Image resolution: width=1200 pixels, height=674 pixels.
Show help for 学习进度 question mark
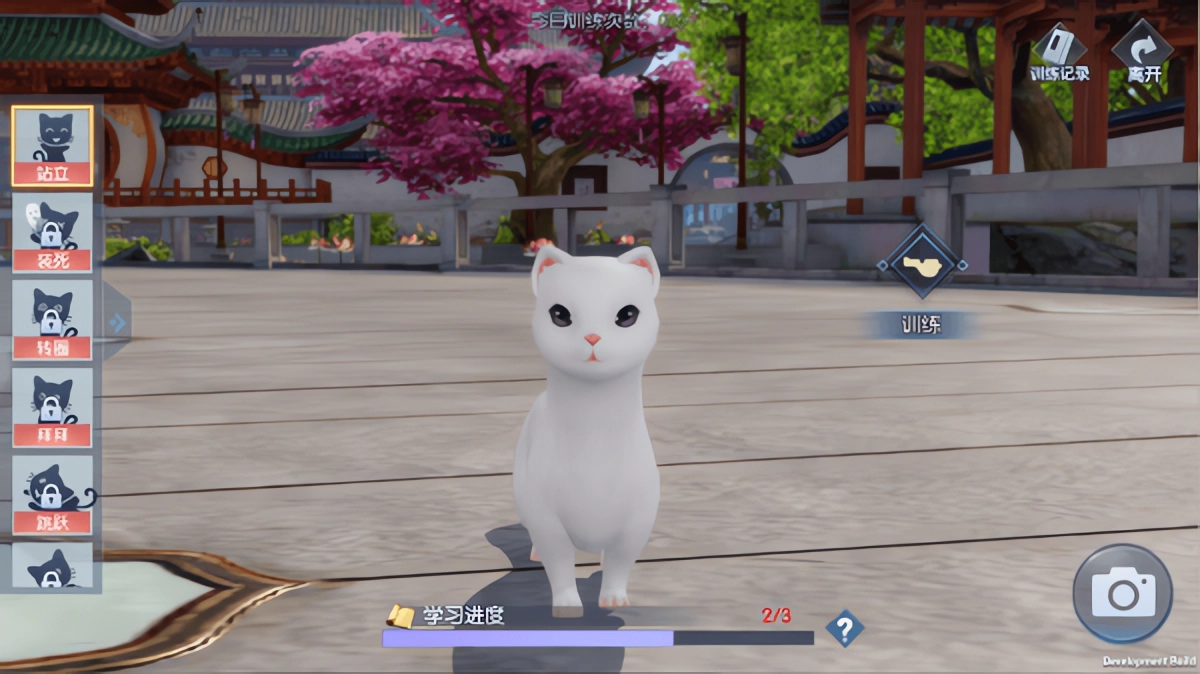pos(844,629)
